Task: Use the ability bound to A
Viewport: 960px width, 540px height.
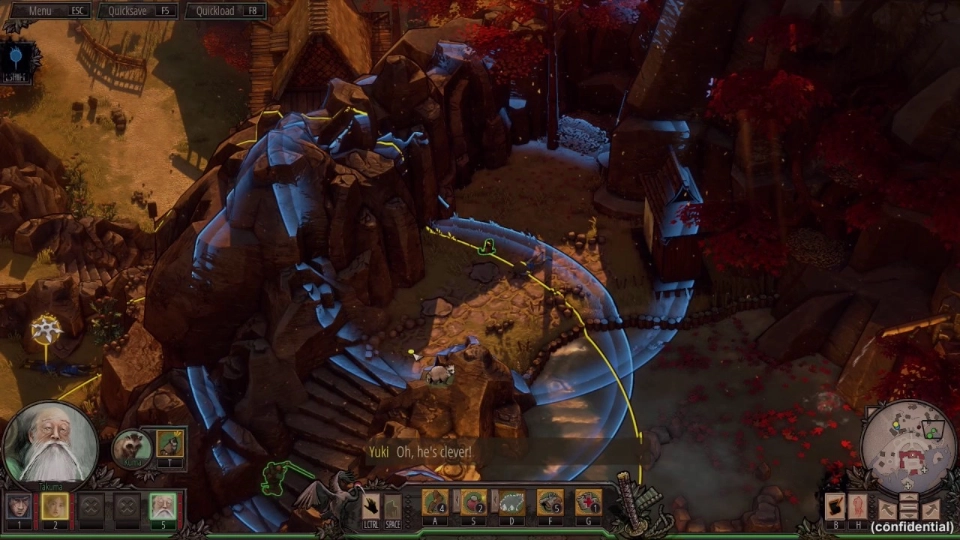Action: point(435,502)
